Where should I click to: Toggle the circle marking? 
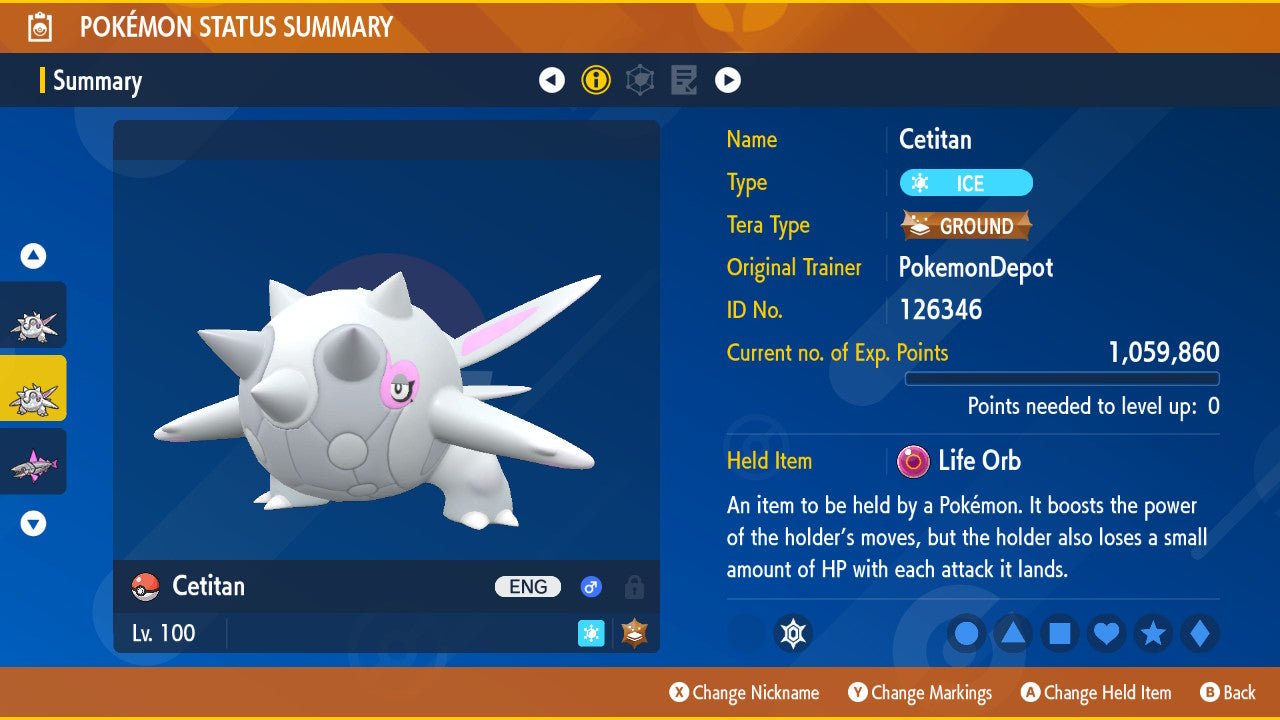[x=966, y=634]
